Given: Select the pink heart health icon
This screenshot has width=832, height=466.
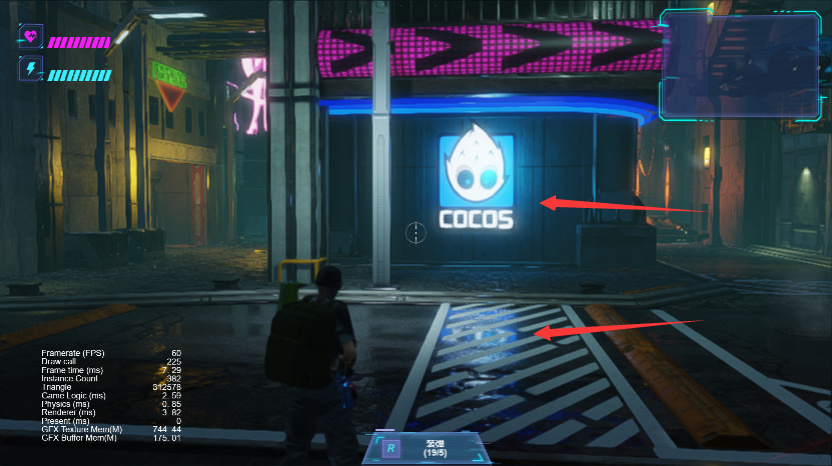Looking at the screenshot, I should (x=30, y=38).
